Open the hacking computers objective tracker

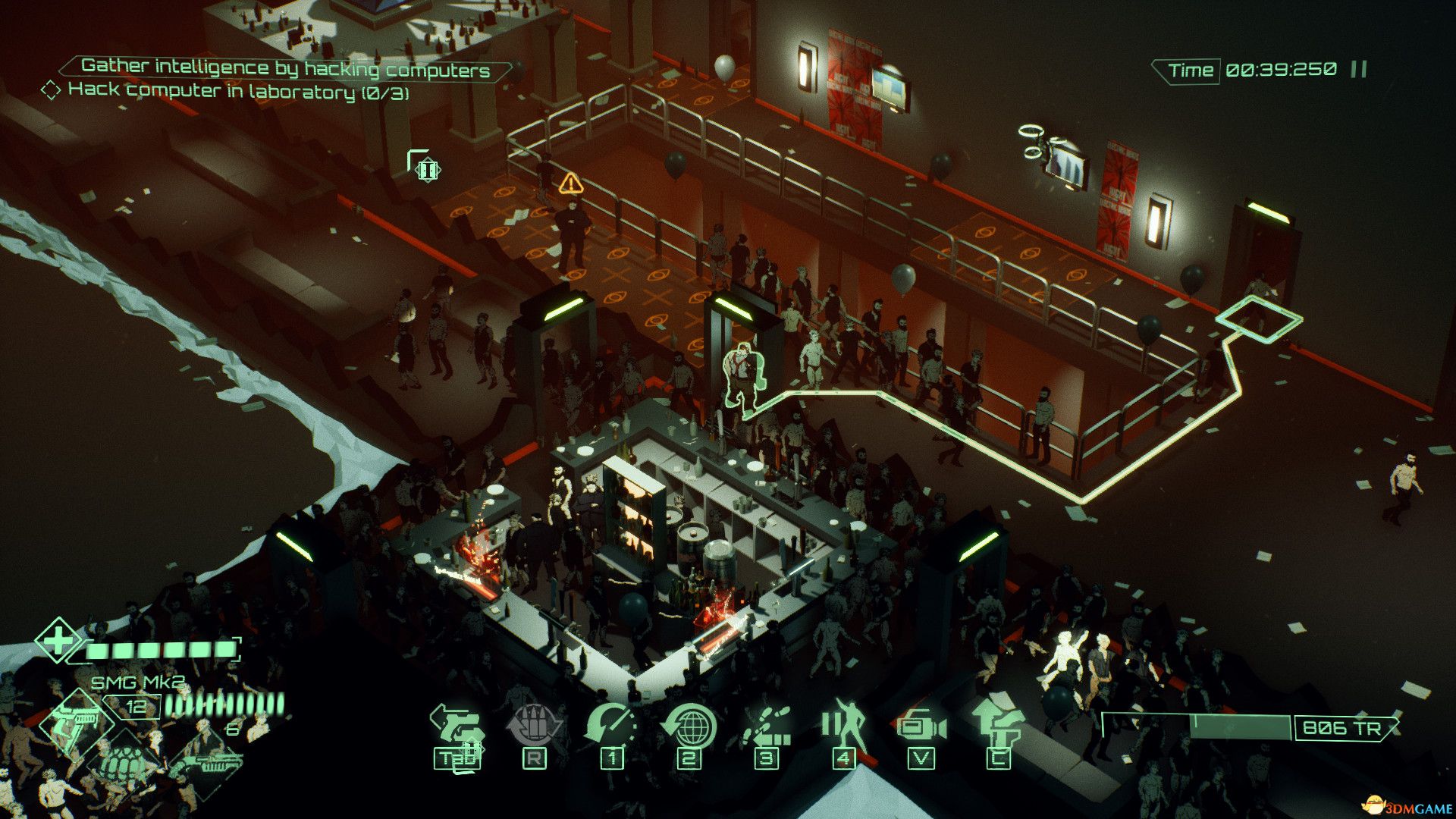coord(285,68)
